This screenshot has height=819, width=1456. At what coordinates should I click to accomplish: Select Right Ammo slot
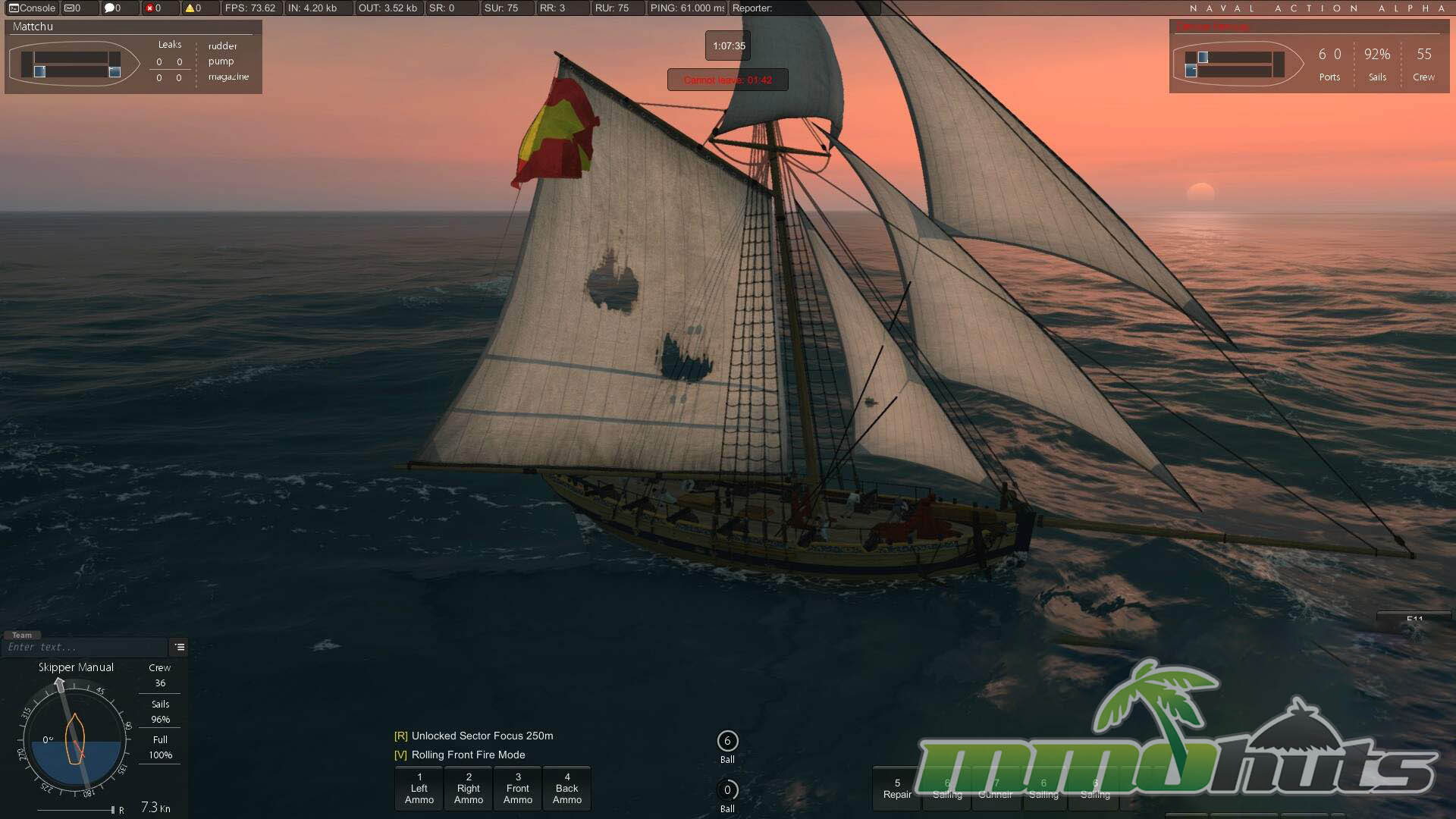coord(469,789)
